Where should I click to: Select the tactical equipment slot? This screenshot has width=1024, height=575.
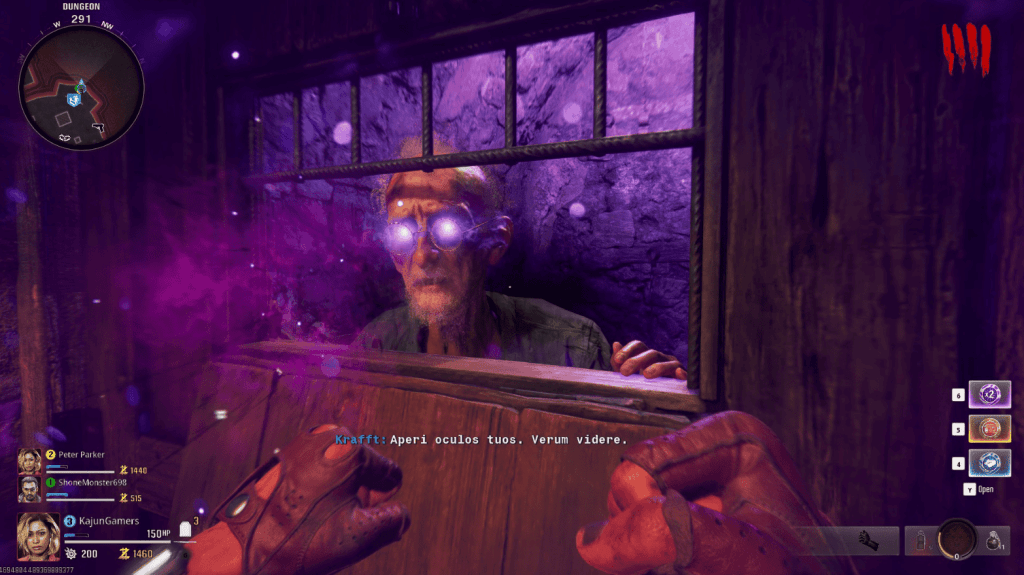pyautogui.click(x=920, y=540)
